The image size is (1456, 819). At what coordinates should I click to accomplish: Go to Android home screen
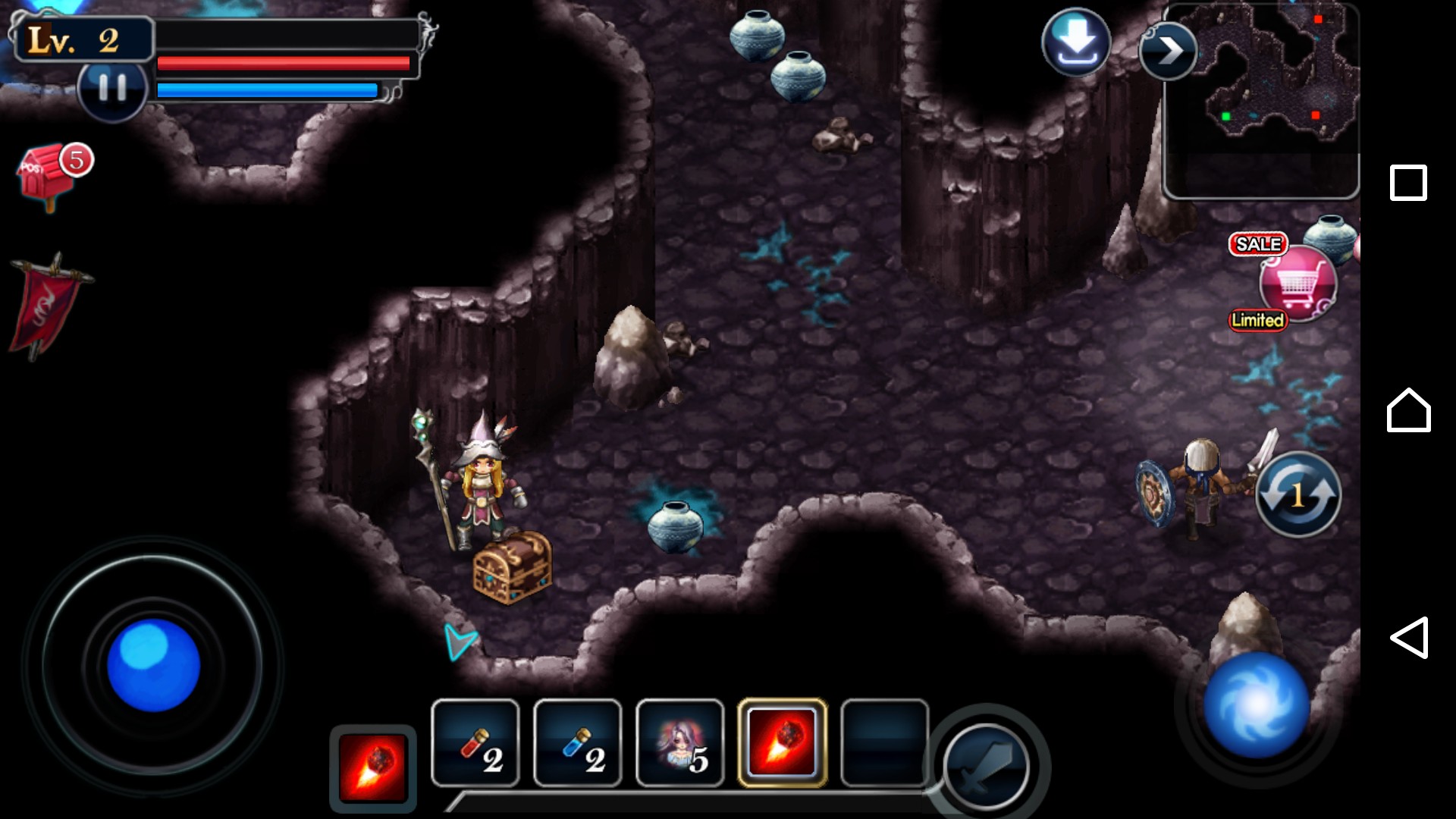point(1408,410)
